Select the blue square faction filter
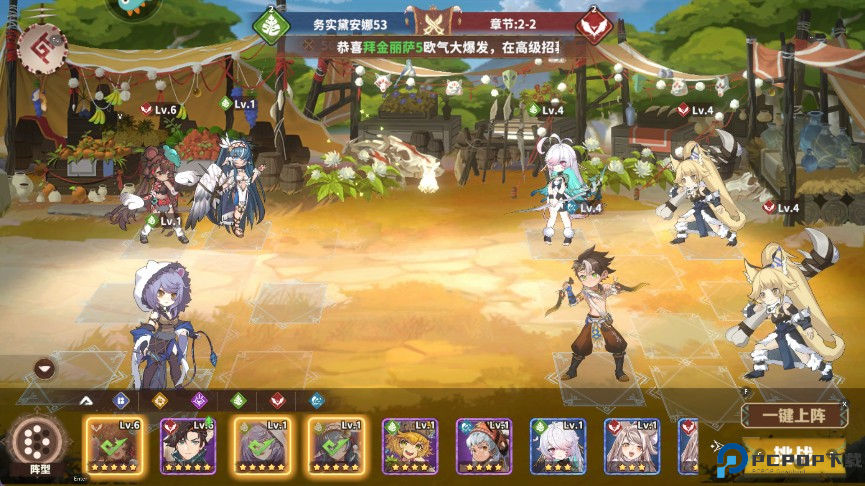This screenshot has width=865, height=486. (x=121, y=401)
